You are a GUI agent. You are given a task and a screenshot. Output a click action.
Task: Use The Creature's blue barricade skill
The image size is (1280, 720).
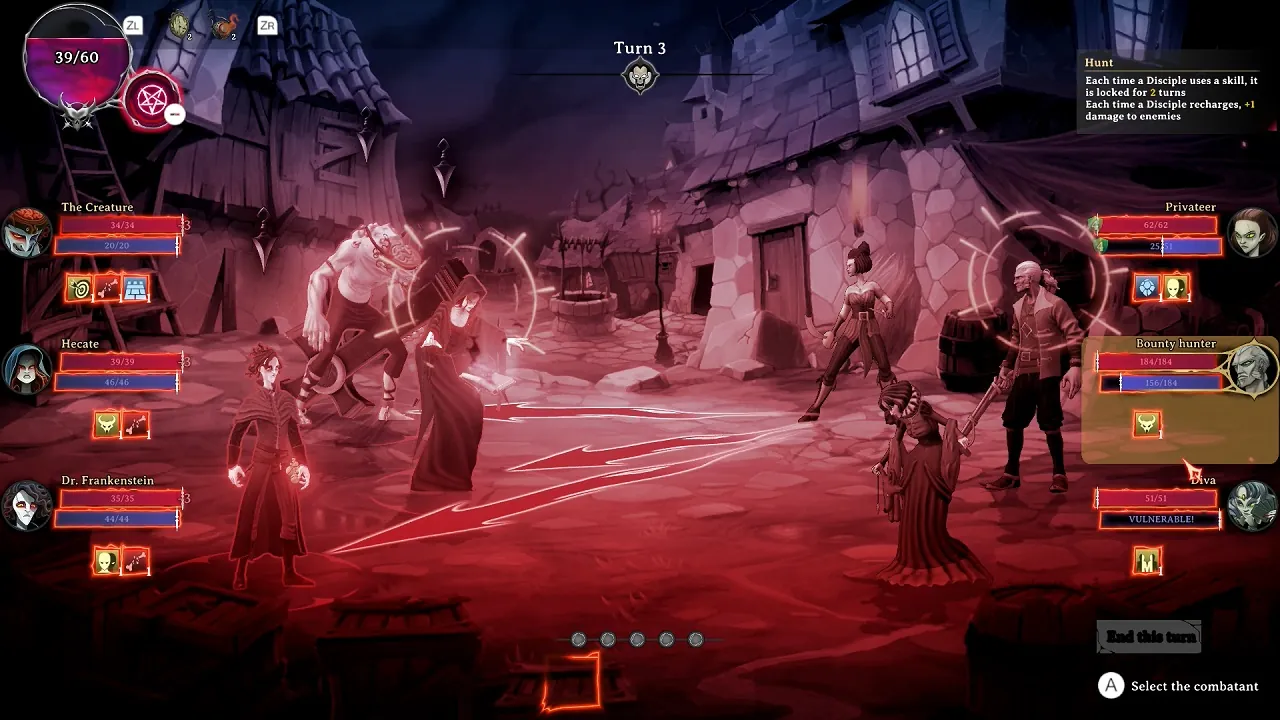[x=137, y=287]
